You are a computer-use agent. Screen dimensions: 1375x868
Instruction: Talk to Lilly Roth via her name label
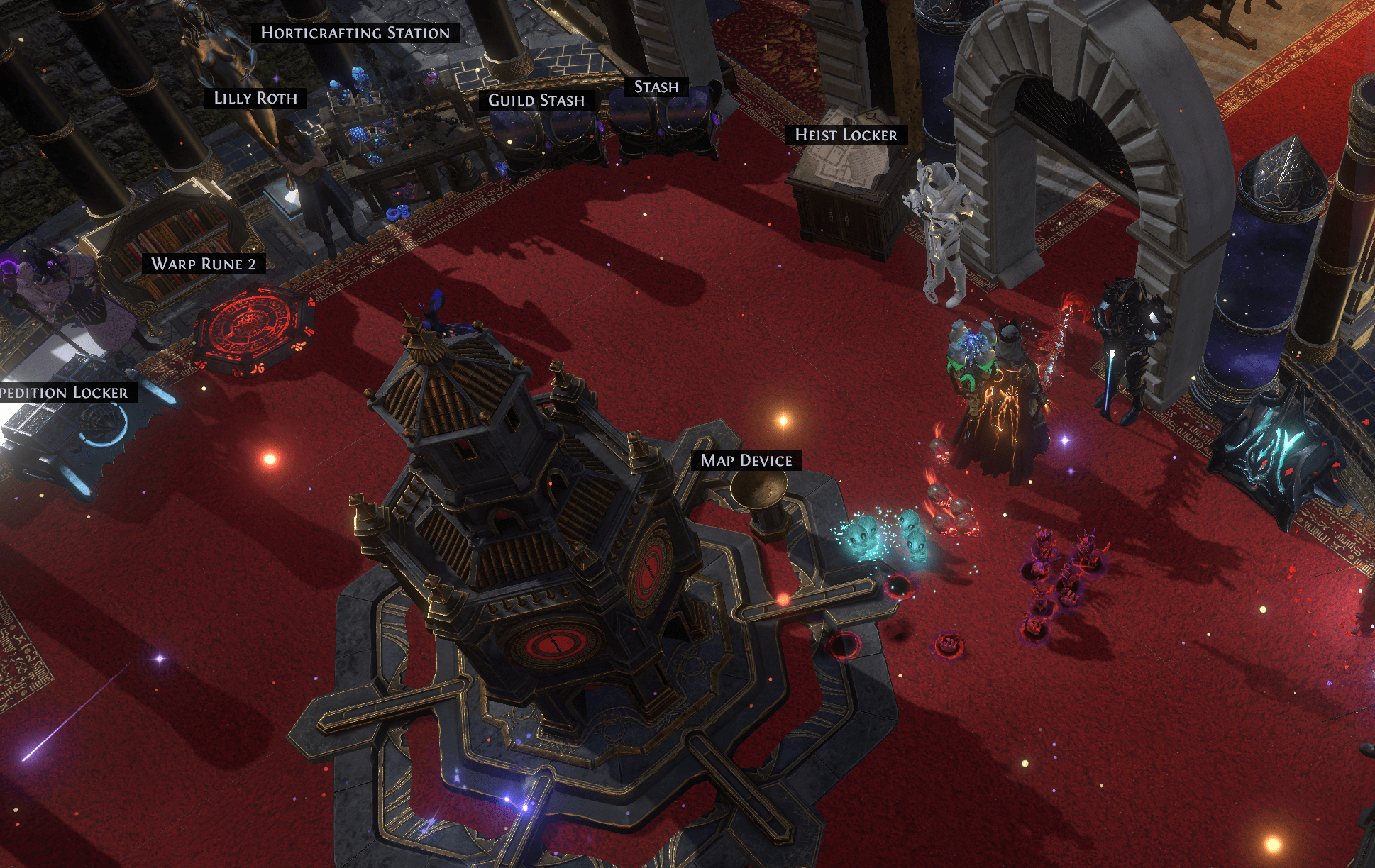(x=255, y=99)
